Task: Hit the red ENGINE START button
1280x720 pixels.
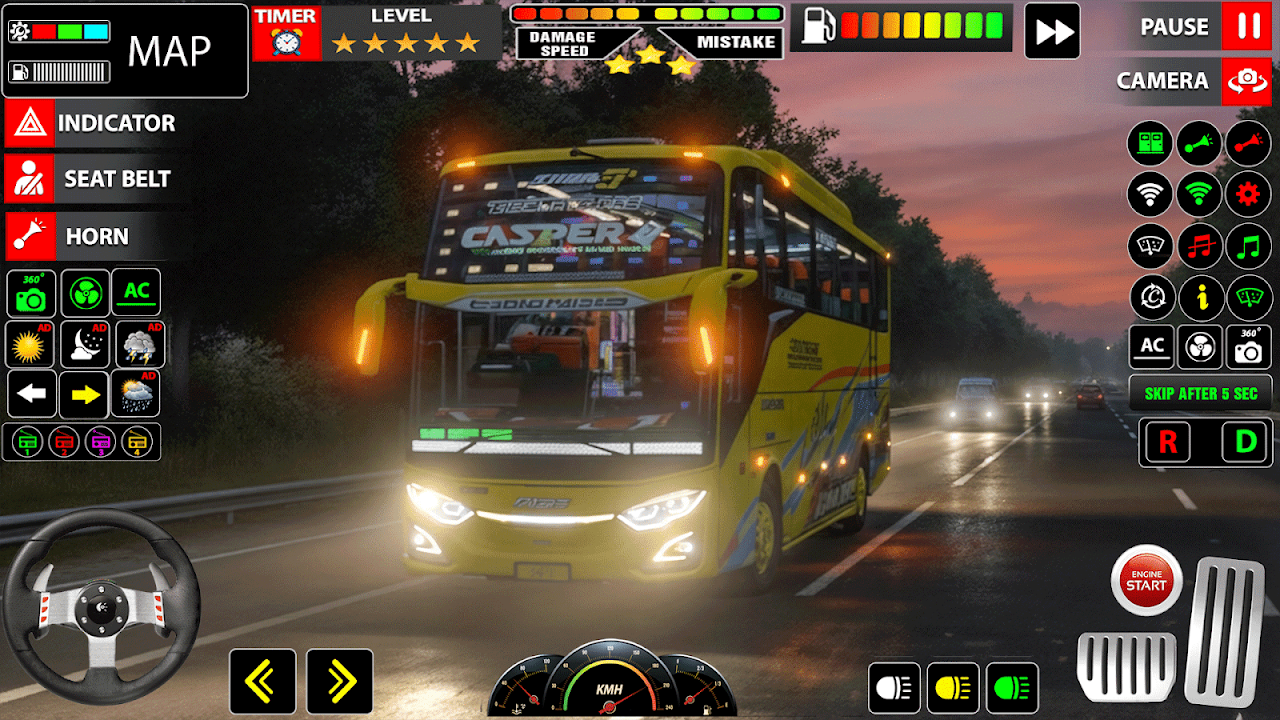Action: (1146, 580)
